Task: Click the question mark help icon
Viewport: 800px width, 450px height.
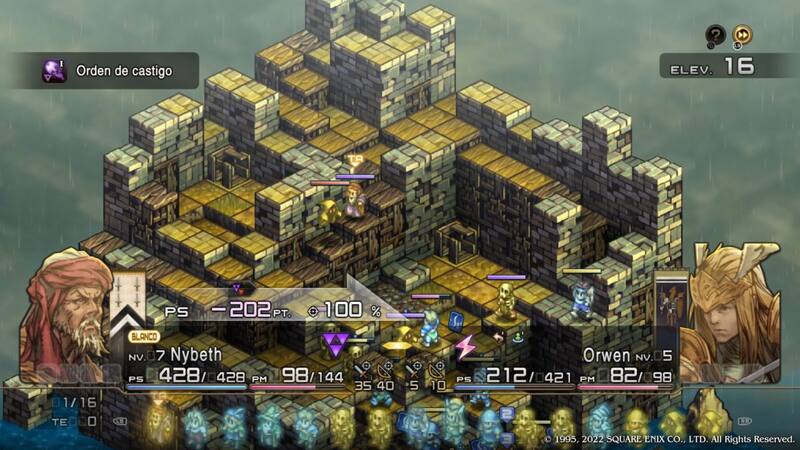Action: coord(714,35)
